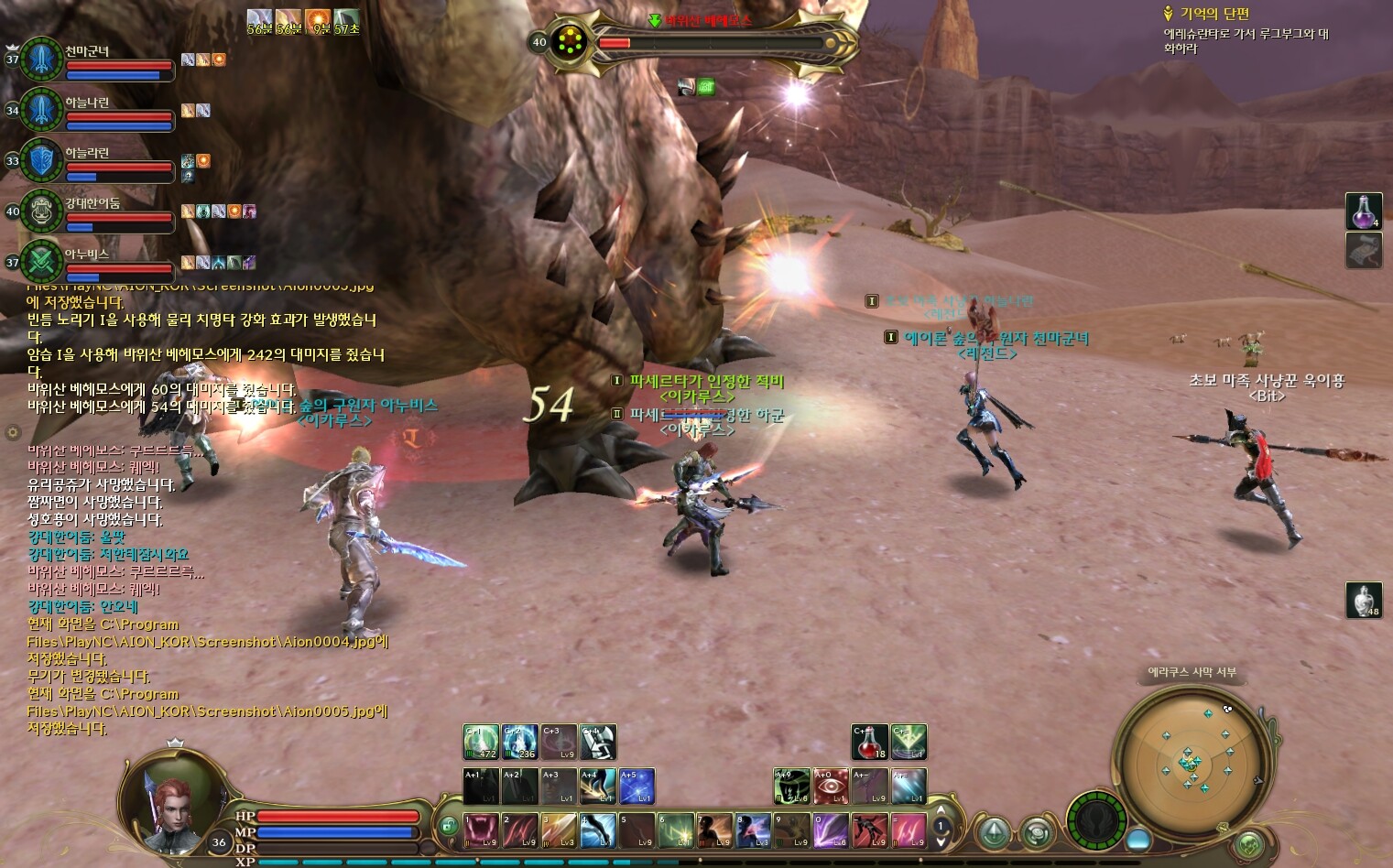Use the axe skill in slot C+4

(x=597, y=742)
